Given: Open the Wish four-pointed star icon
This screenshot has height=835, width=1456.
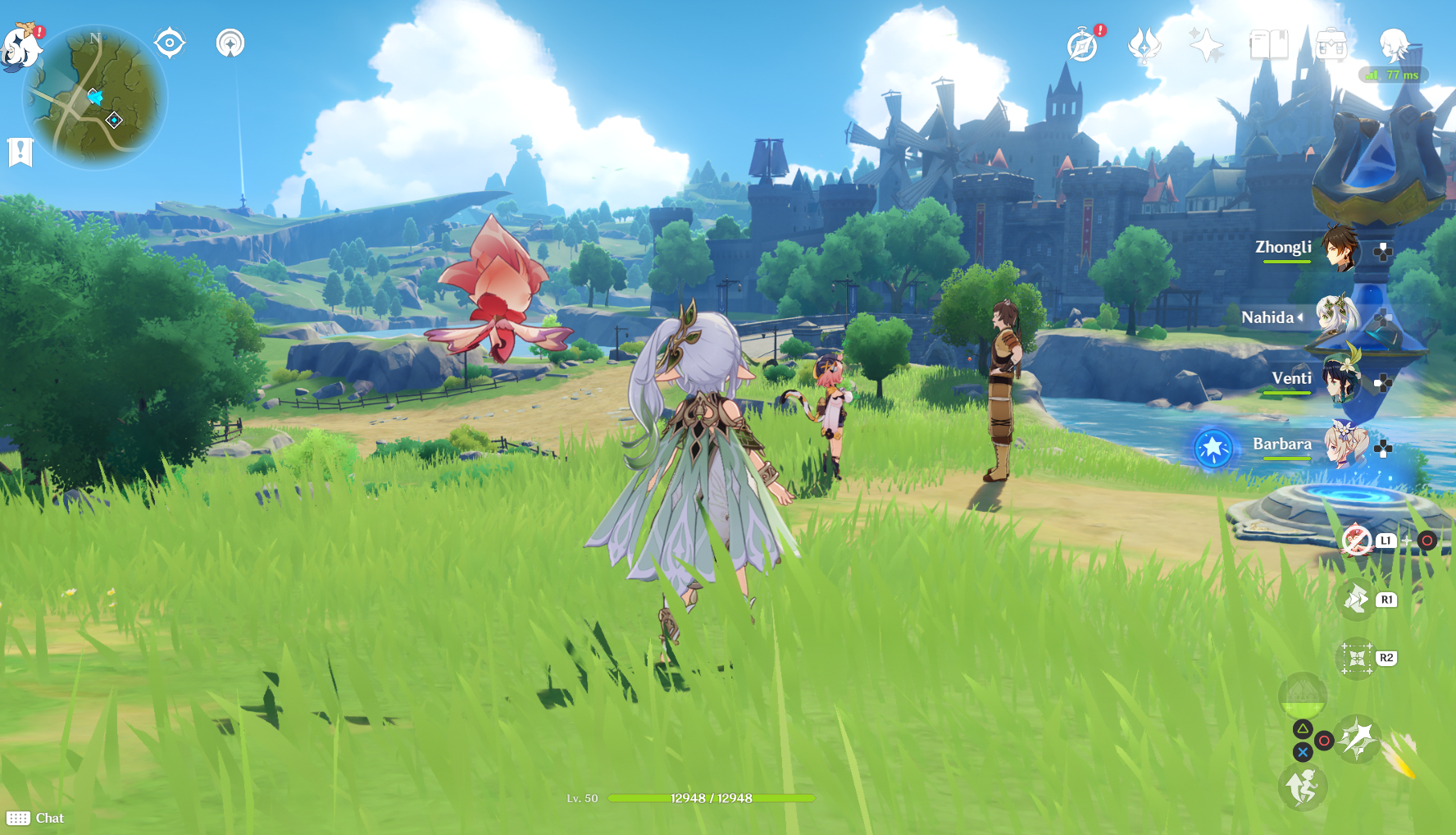Looking at the screenshot, I should pos(1206,45).
